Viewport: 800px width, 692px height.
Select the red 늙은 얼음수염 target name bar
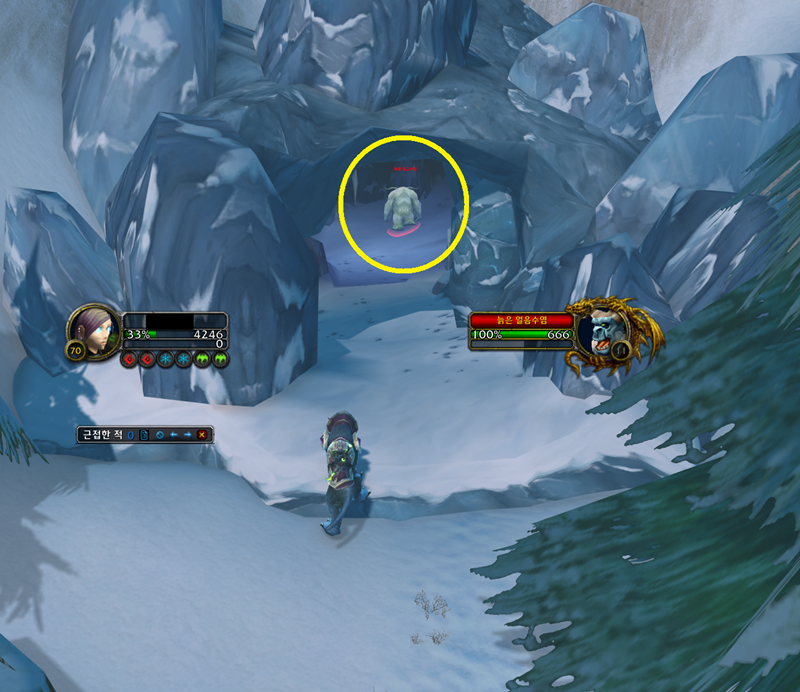click(x=520, y=319)
